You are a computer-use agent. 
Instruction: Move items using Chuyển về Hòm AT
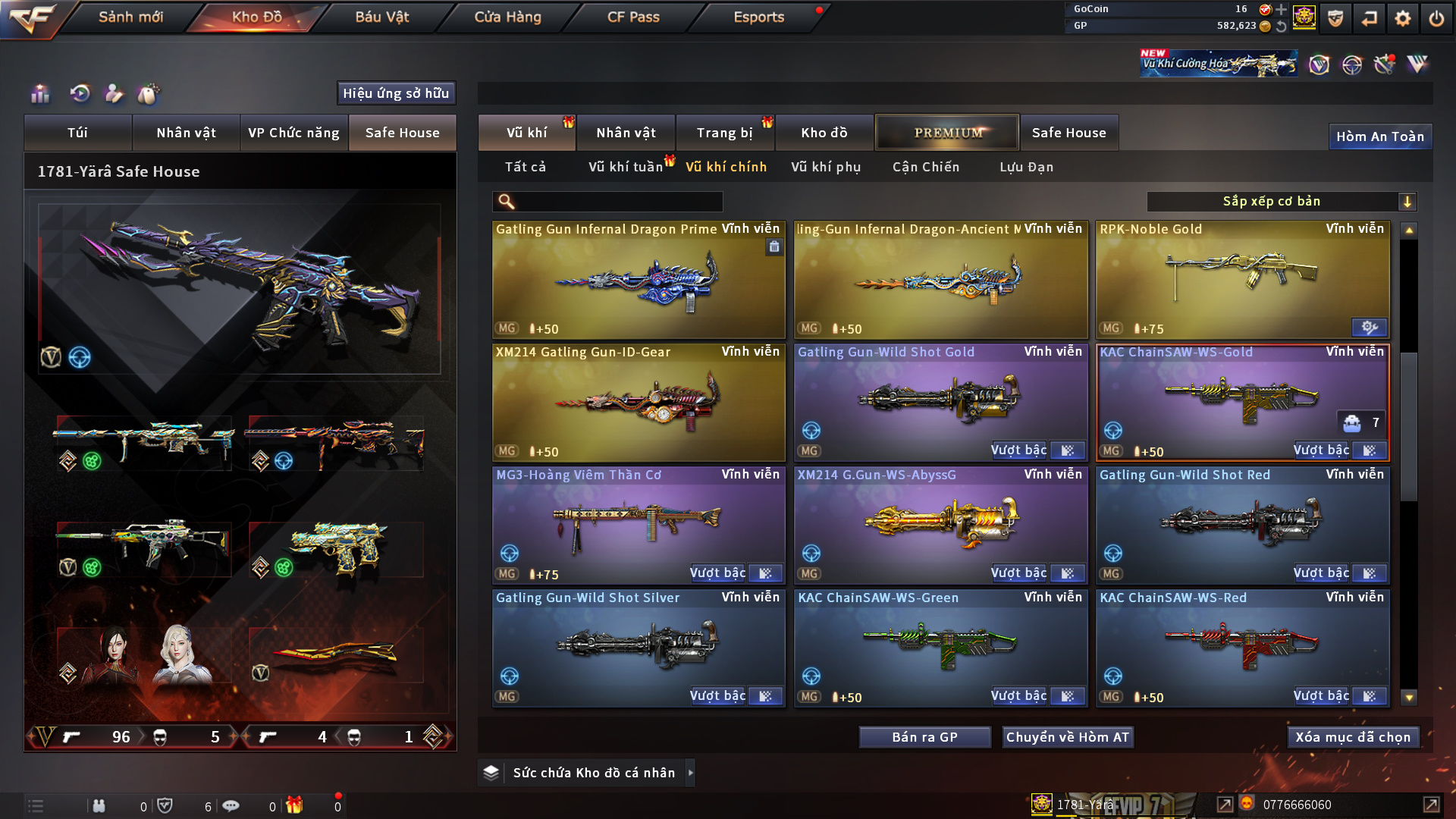tap(1067, 737)
